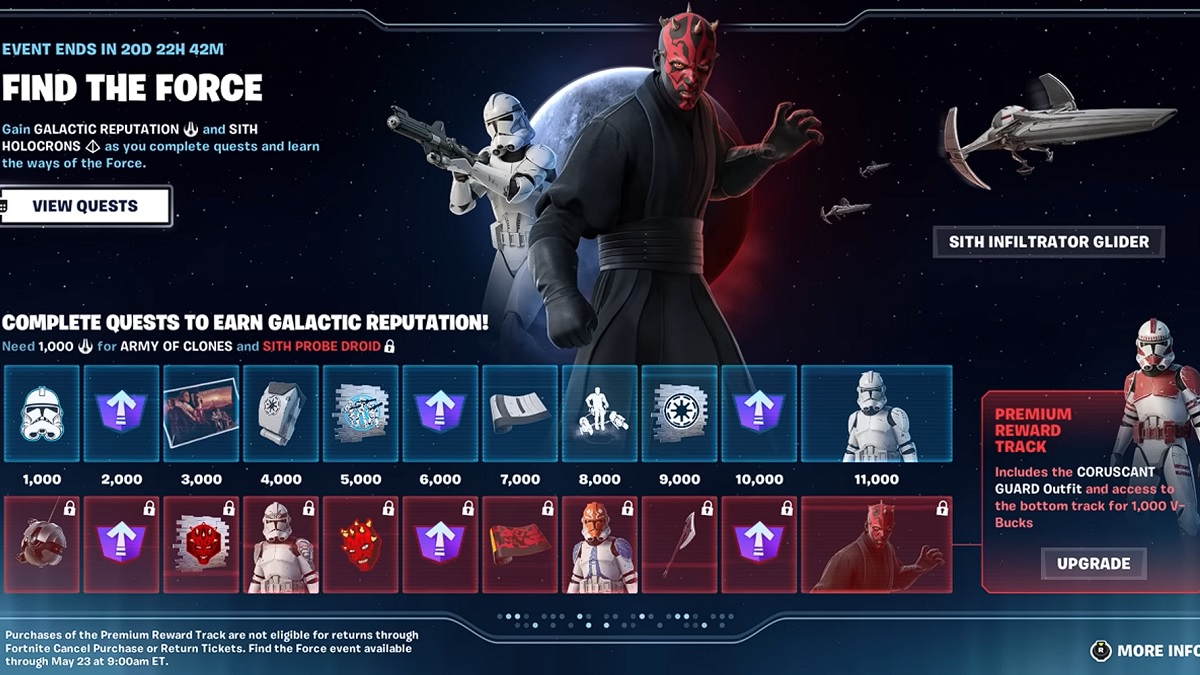Select the locked Sith Probe Droid reward
Image resolution: width=1200 pixels, height=675 pixels.
pos(41,544)
